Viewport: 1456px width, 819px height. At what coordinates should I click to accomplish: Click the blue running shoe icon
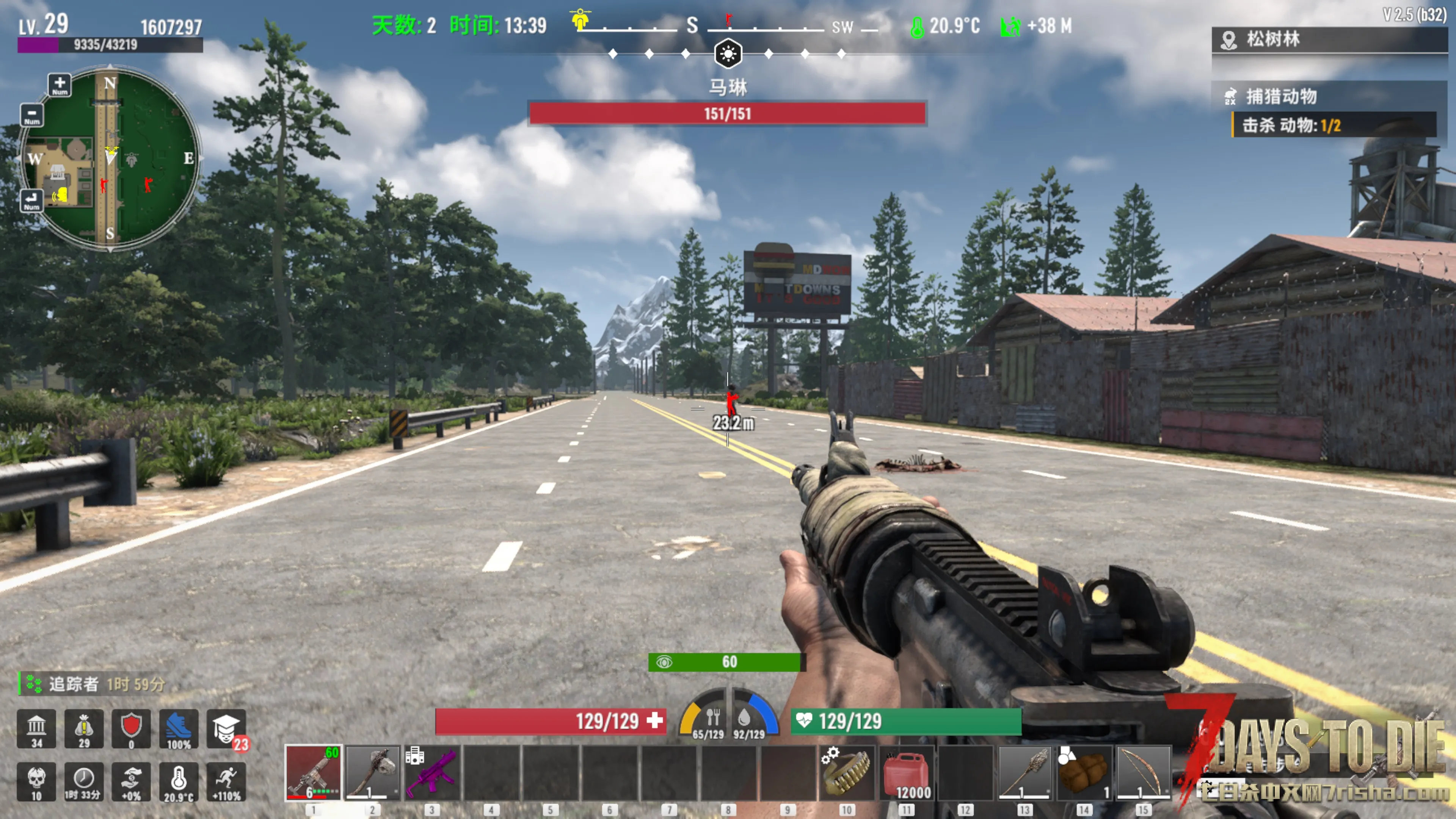179,728
